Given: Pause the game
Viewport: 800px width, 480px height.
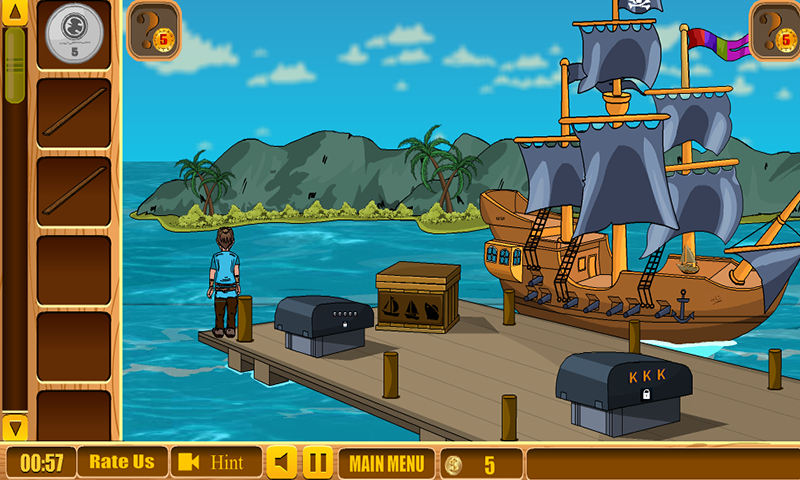Looking at the screenshot, I should pyautogui.click(x=318, y=463).
